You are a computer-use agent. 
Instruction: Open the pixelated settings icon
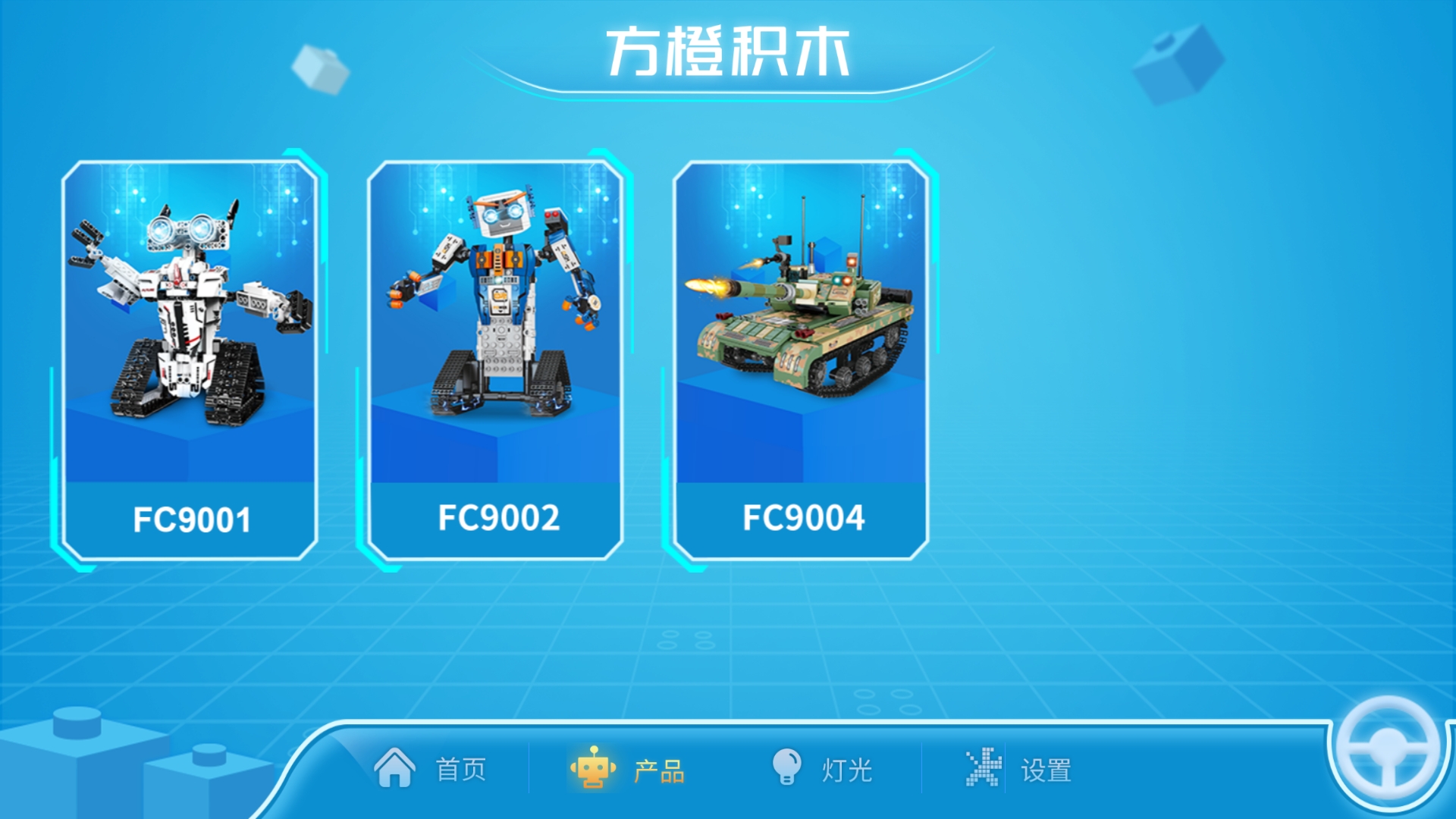click(x=984, y=769)
